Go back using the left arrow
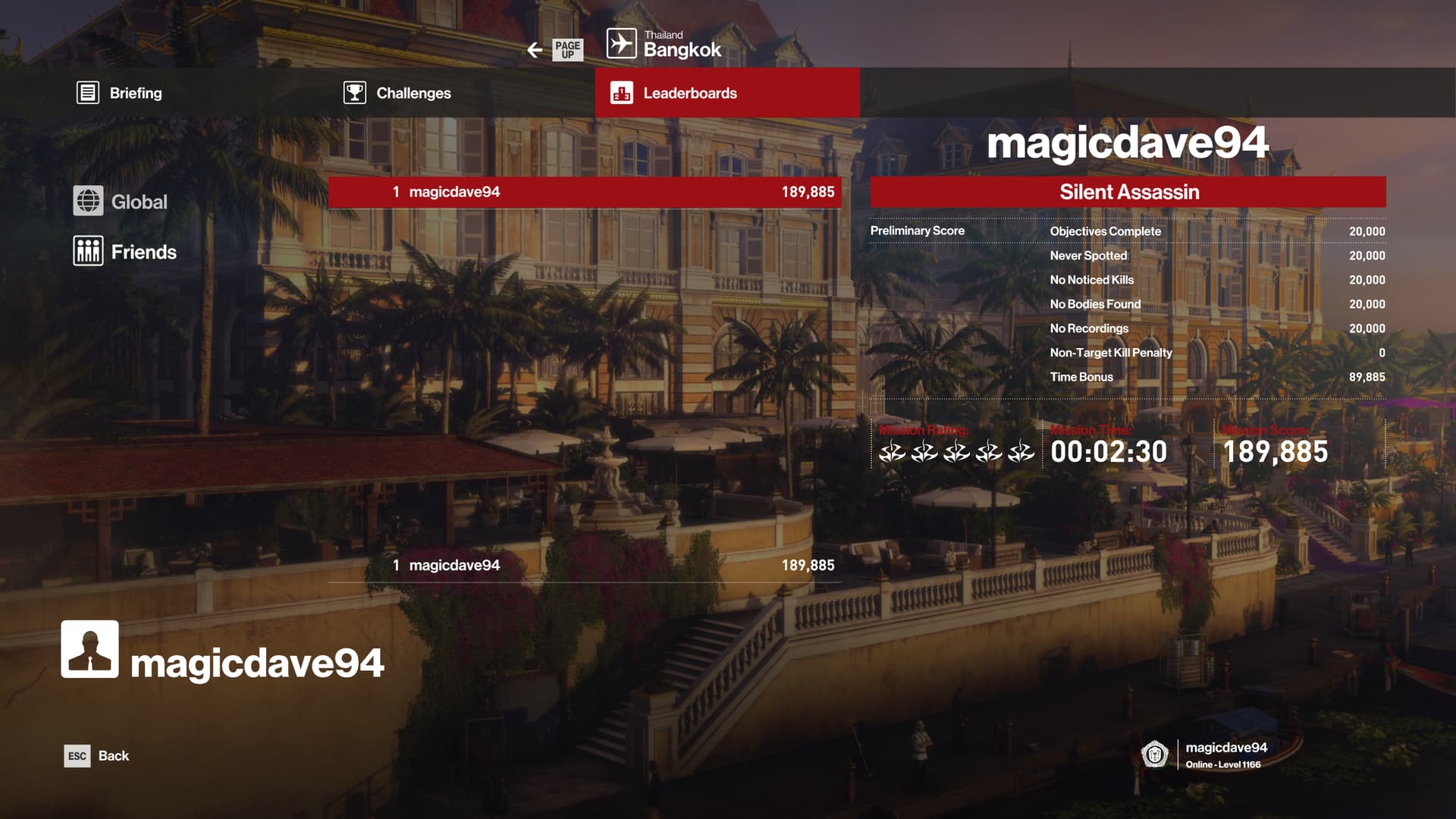Image resolution: width=1456 pixels, height=819 pixels. tap(535, 50)
